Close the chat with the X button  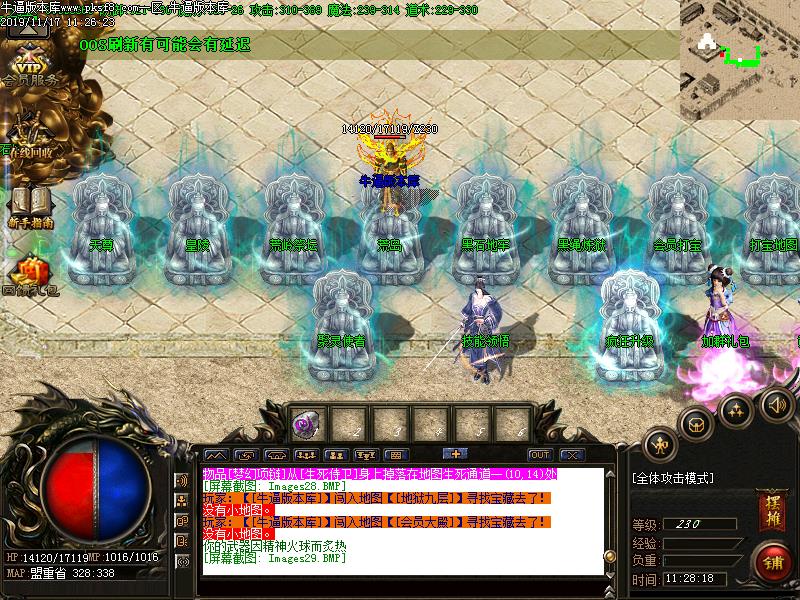pyautogui.click(x=571, y=454)
